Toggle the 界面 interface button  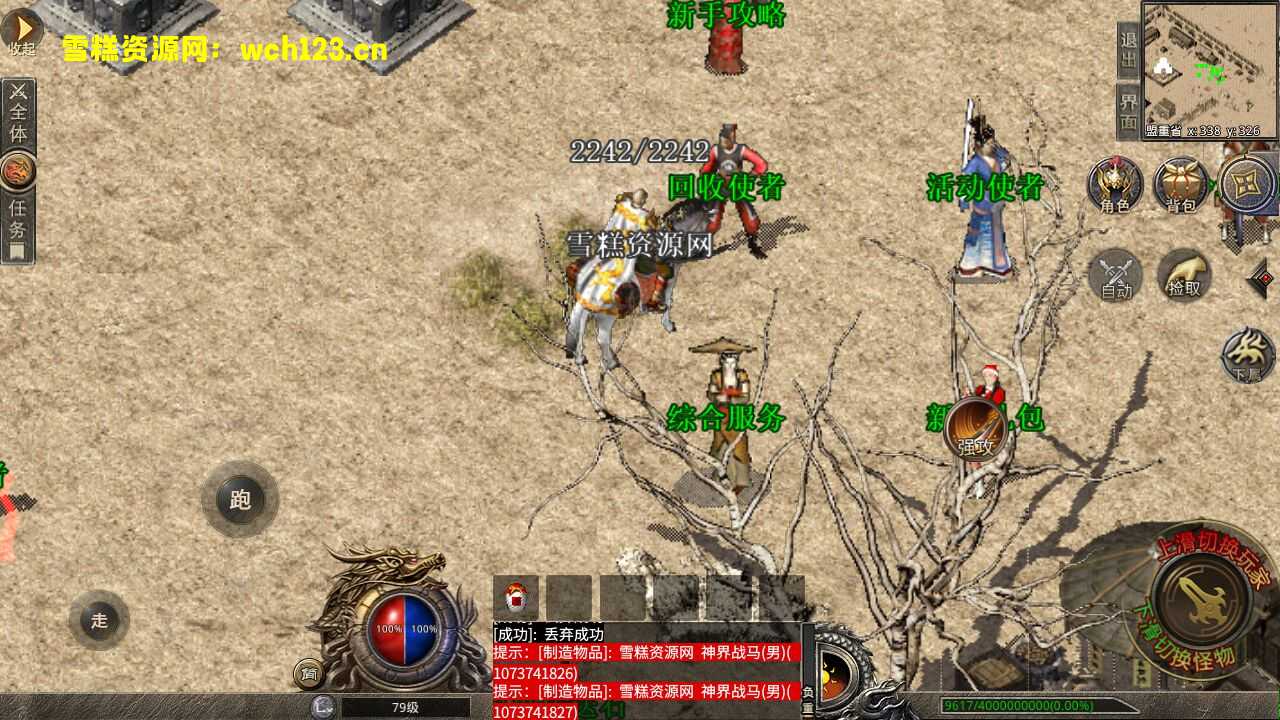coord(1128,110)
